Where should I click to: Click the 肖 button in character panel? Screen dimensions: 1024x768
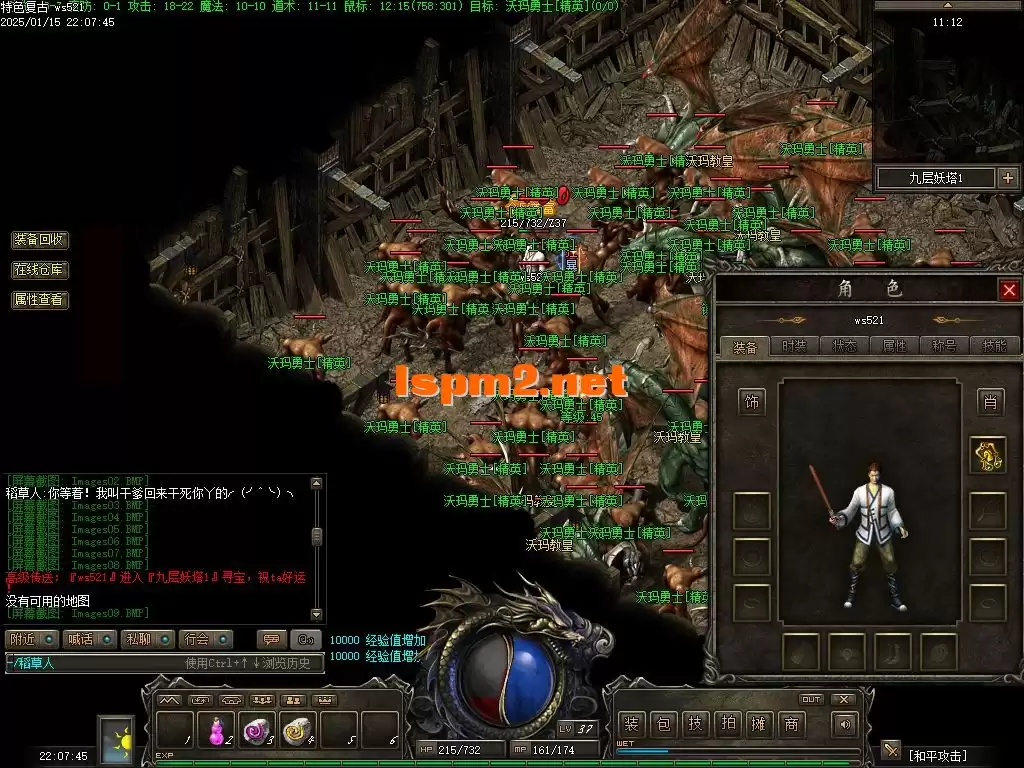tap(990, 402)
